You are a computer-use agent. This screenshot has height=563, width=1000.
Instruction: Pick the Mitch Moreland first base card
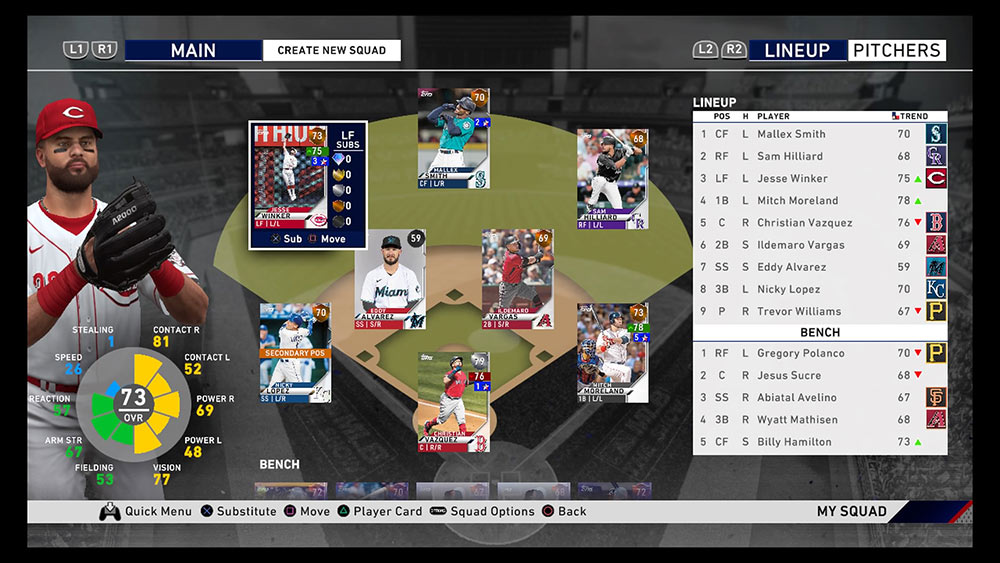click(612, 353)
